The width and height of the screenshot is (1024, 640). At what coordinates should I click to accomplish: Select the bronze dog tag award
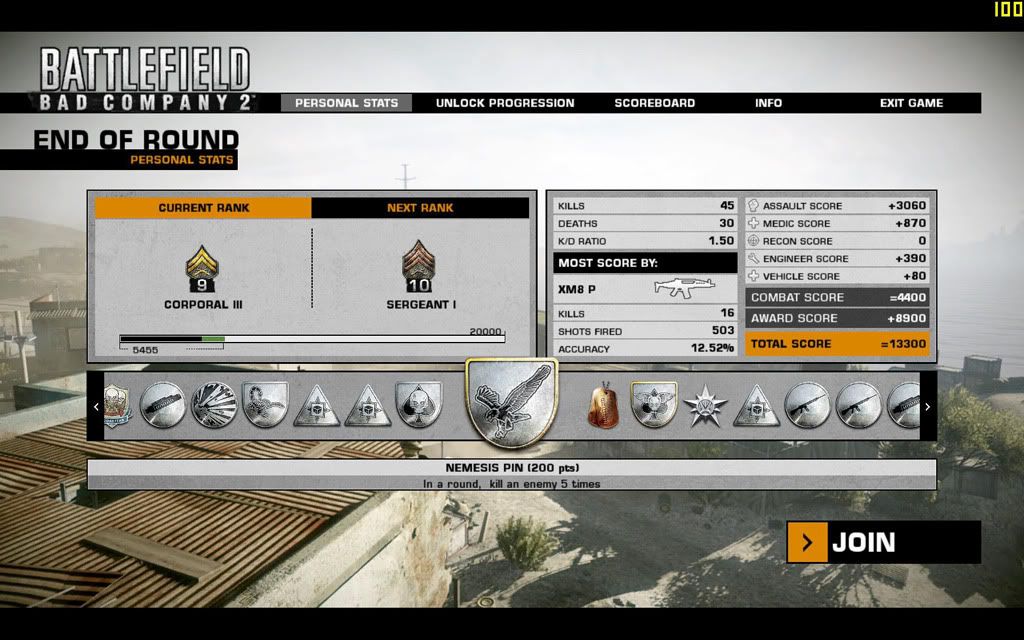point(602,405)
